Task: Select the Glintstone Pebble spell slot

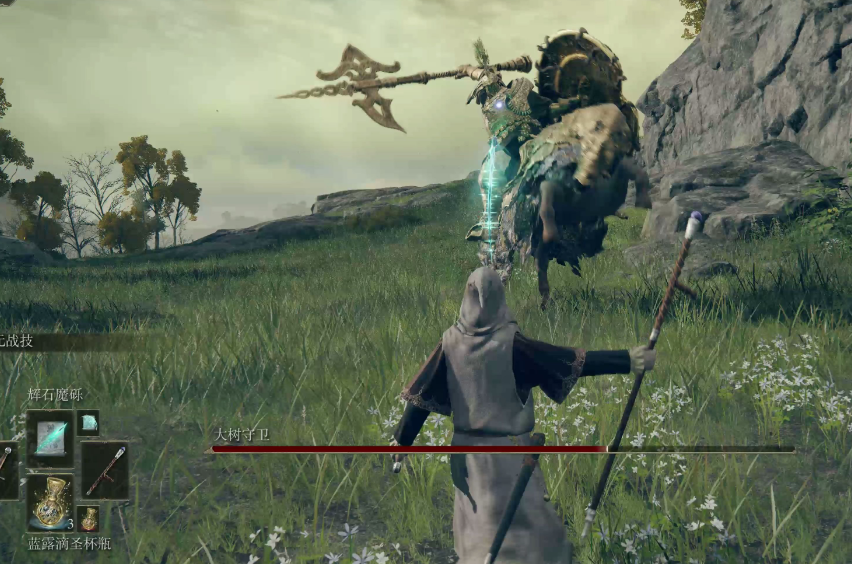Action: (50, 438)
